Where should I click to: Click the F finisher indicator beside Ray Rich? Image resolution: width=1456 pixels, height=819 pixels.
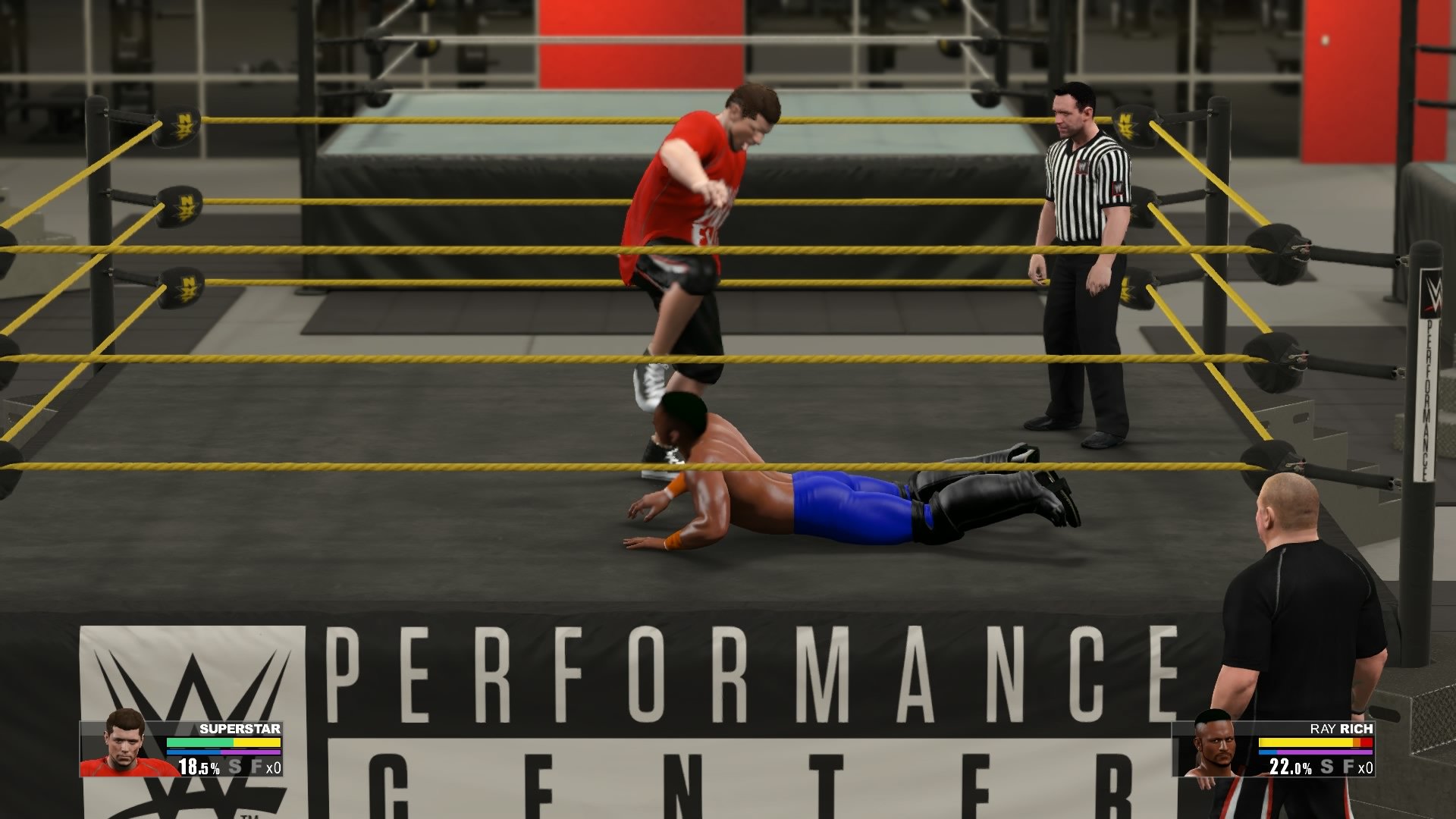[1348, 766]
